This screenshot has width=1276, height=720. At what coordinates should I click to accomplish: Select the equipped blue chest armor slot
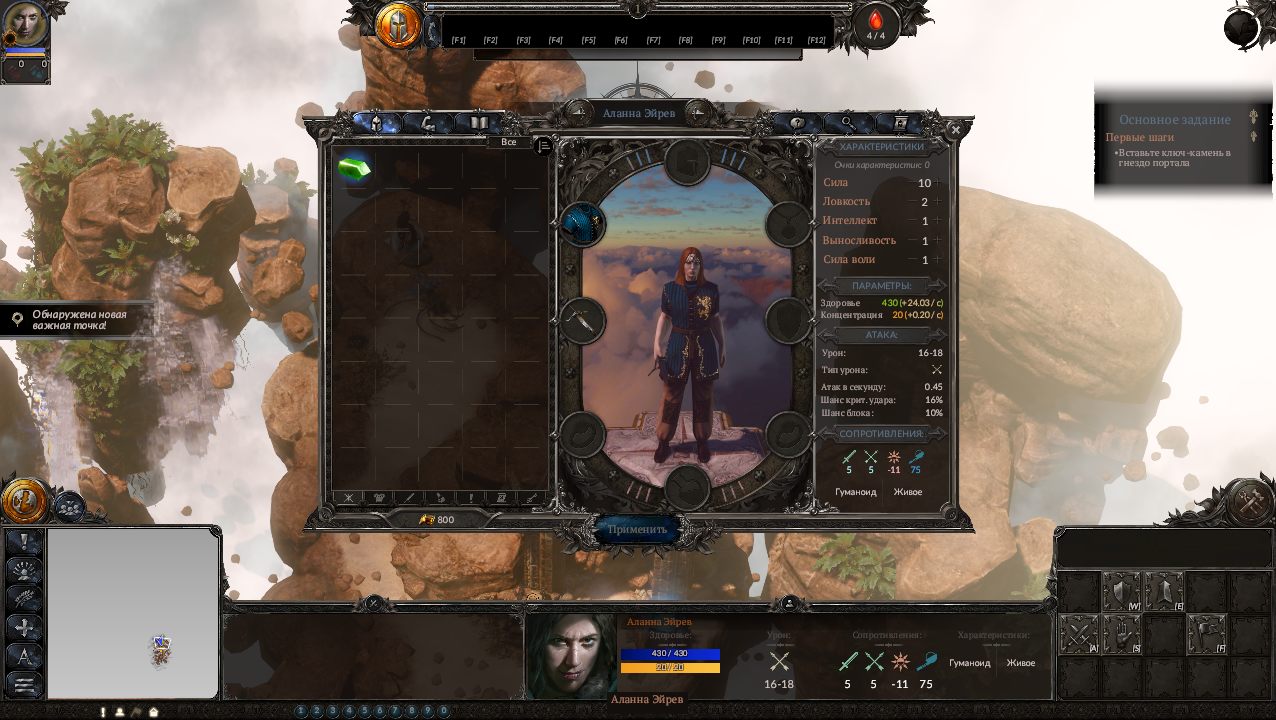coord(582,224)
